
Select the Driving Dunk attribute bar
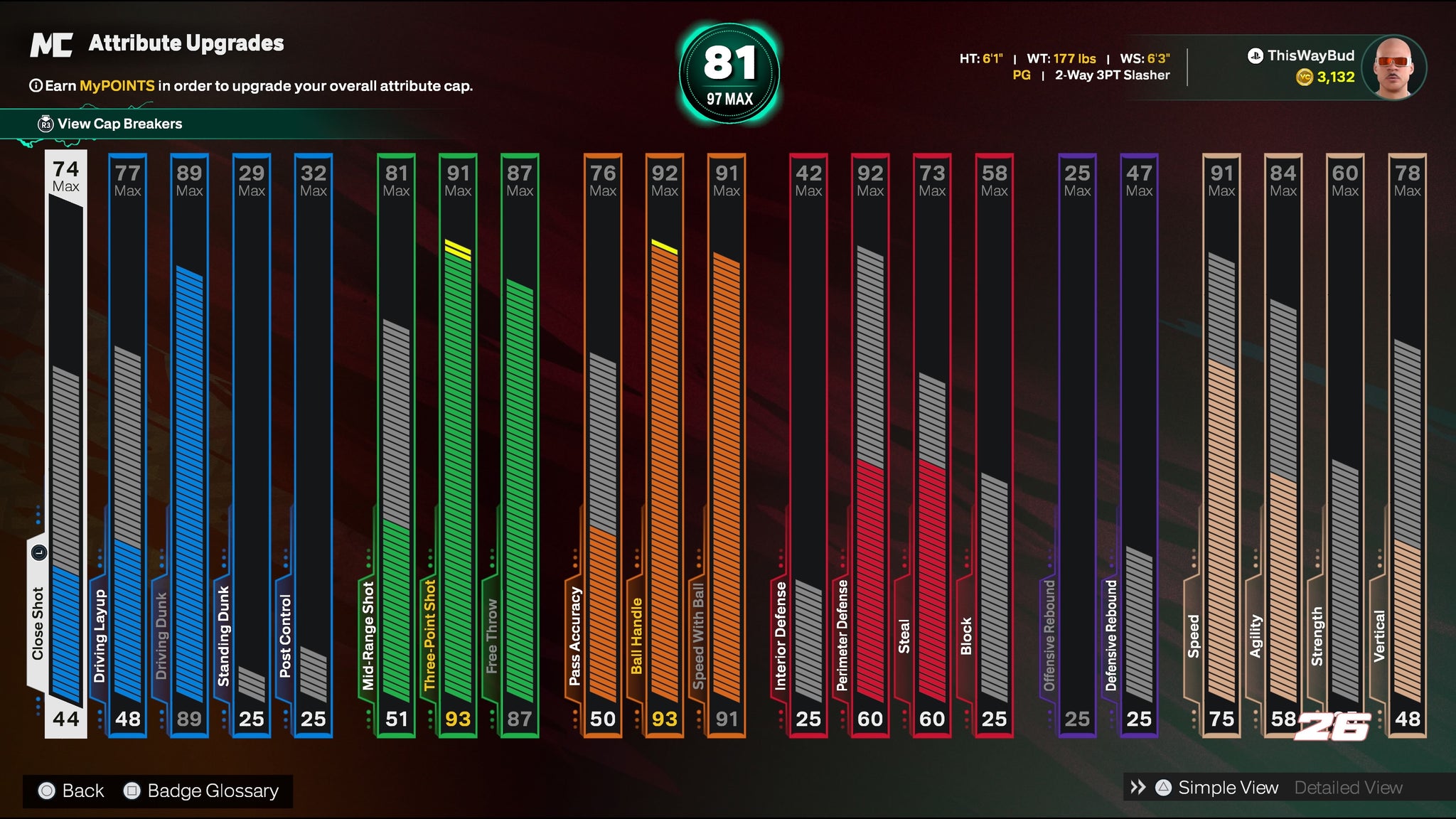[x=190, y=444]
